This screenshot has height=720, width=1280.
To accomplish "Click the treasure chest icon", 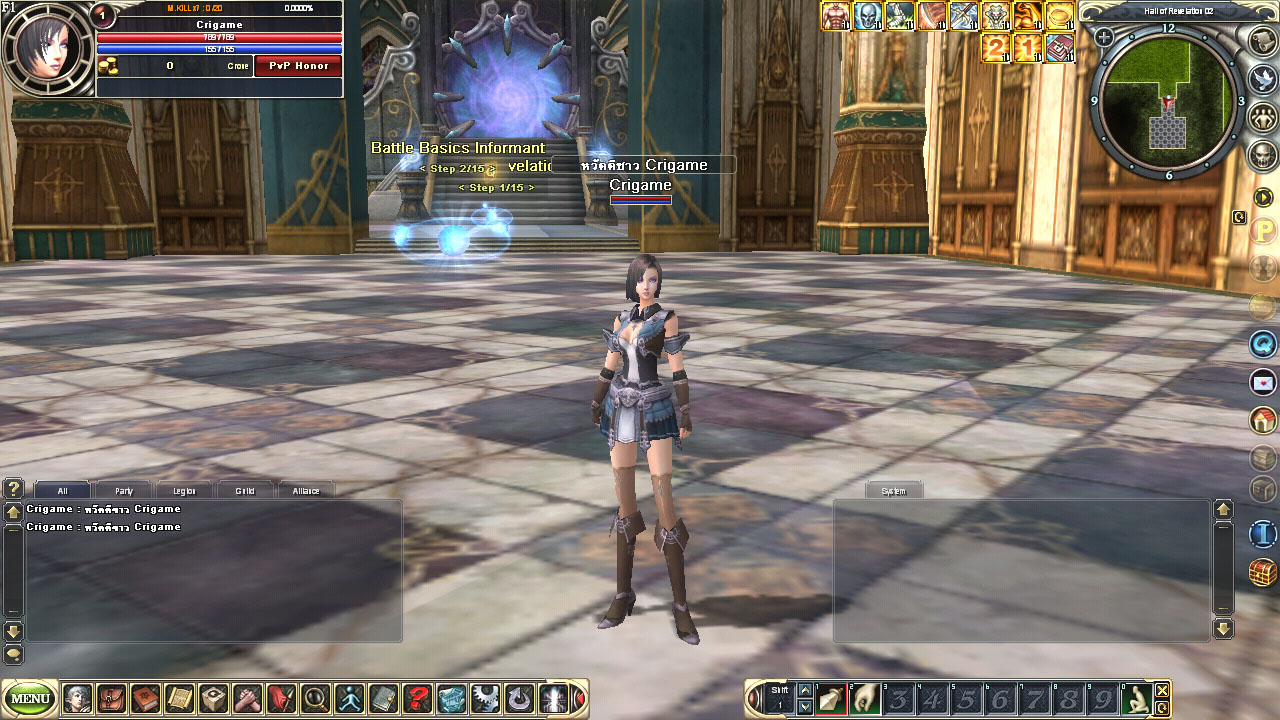I will point(1264,573).
